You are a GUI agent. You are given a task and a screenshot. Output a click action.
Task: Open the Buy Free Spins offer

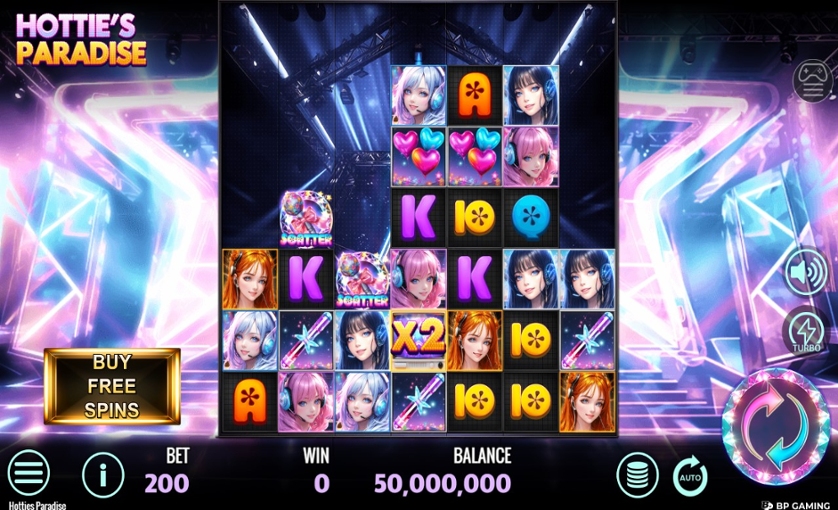pos(112,386)
